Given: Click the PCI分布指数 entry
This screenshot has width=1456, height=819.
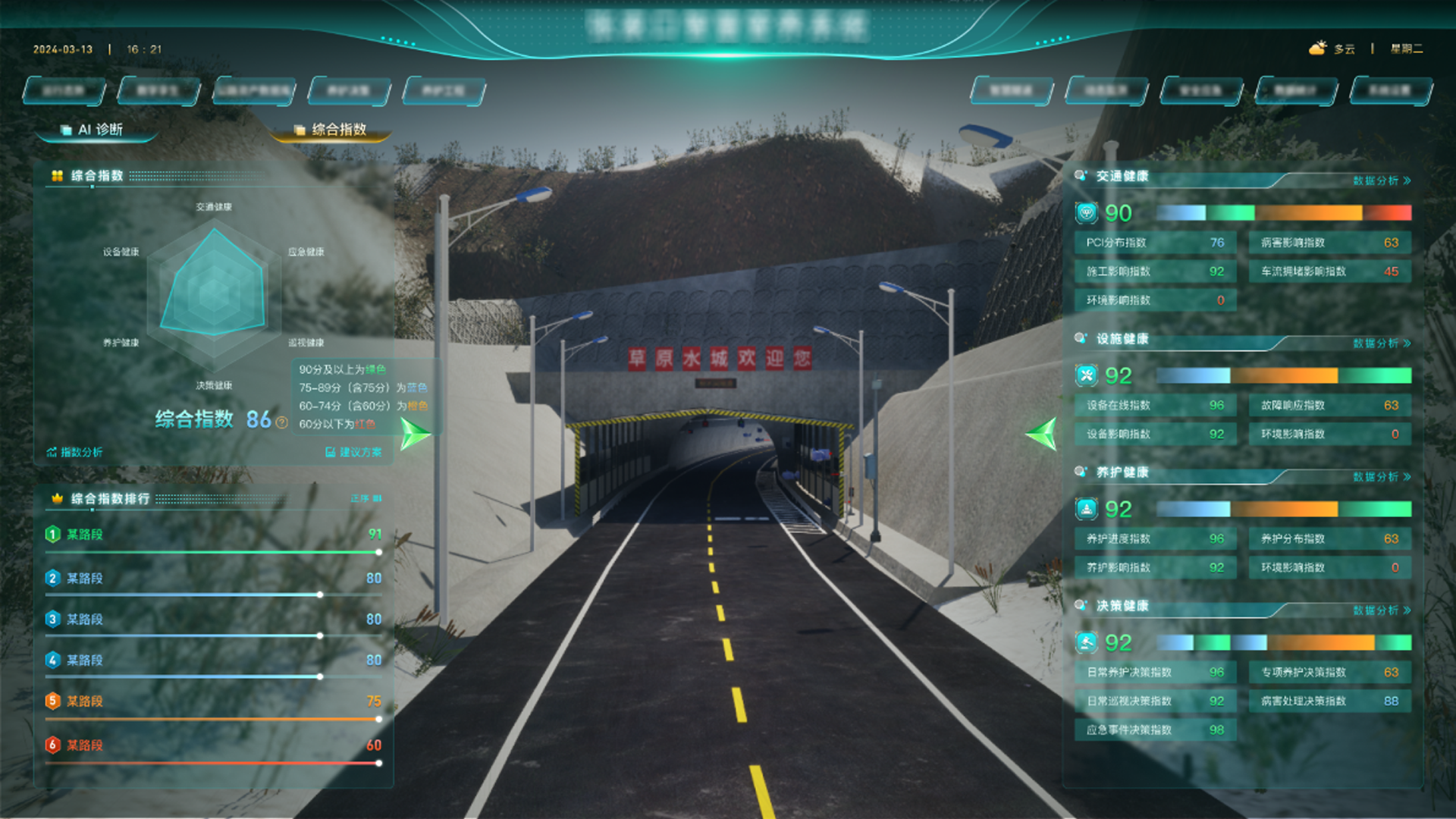Looking at the screenshot, I should 1155,243.
